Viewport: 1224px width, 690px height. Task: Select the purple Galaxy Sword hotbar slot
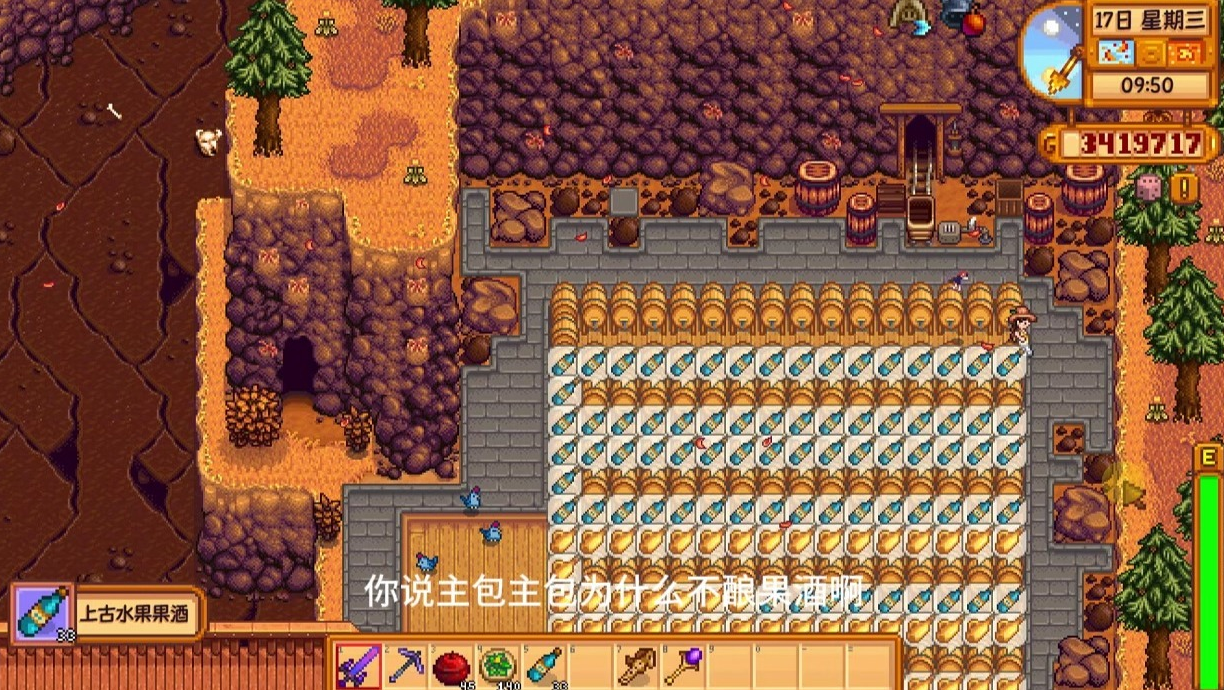click(x=357, y=665)
